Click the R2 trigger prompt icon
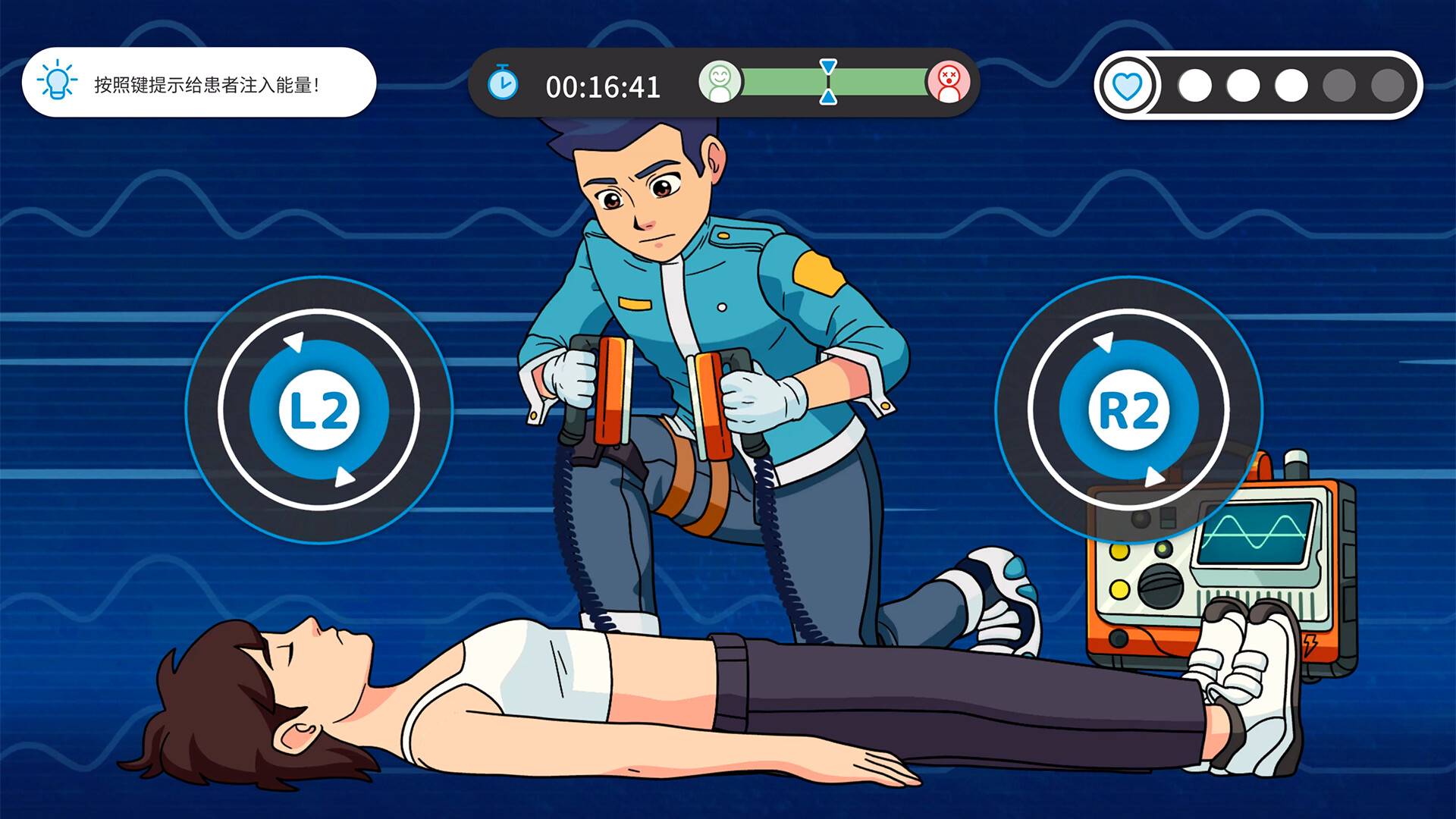The image size is (1456, 819). 1131,409
